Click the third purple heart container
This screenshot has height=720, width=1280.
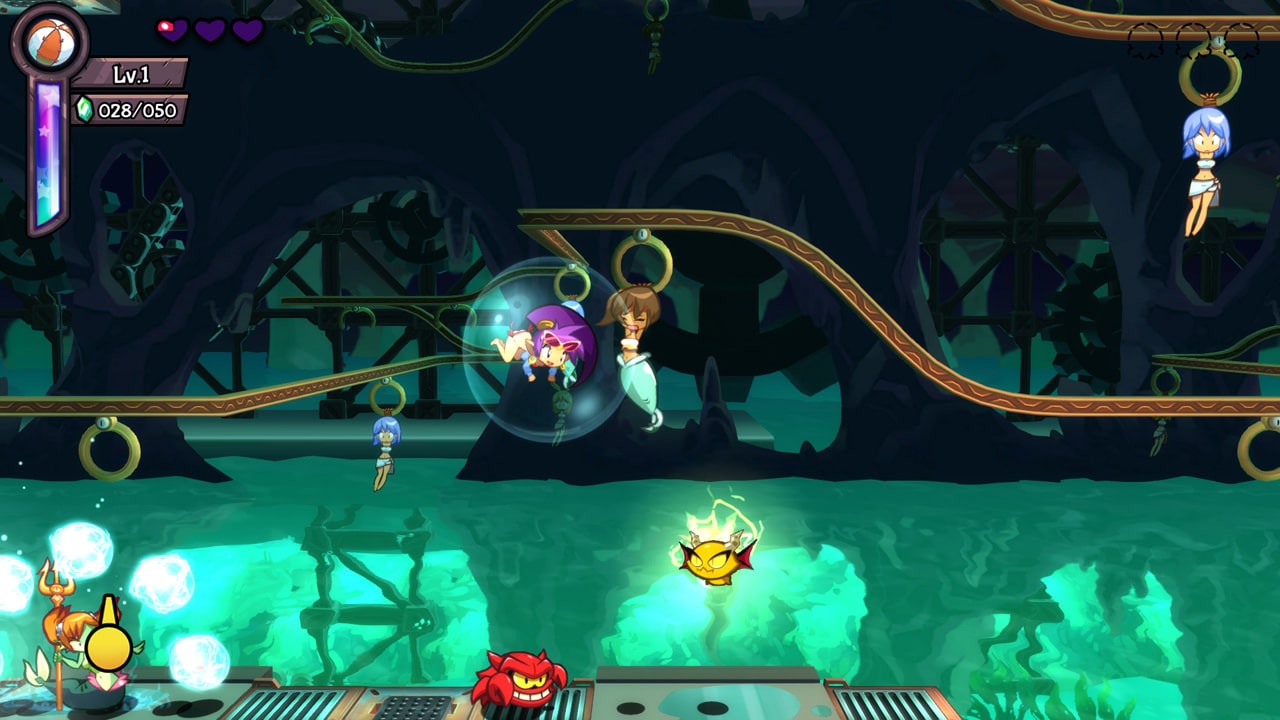pyautogui.click(x=247, y=30)
